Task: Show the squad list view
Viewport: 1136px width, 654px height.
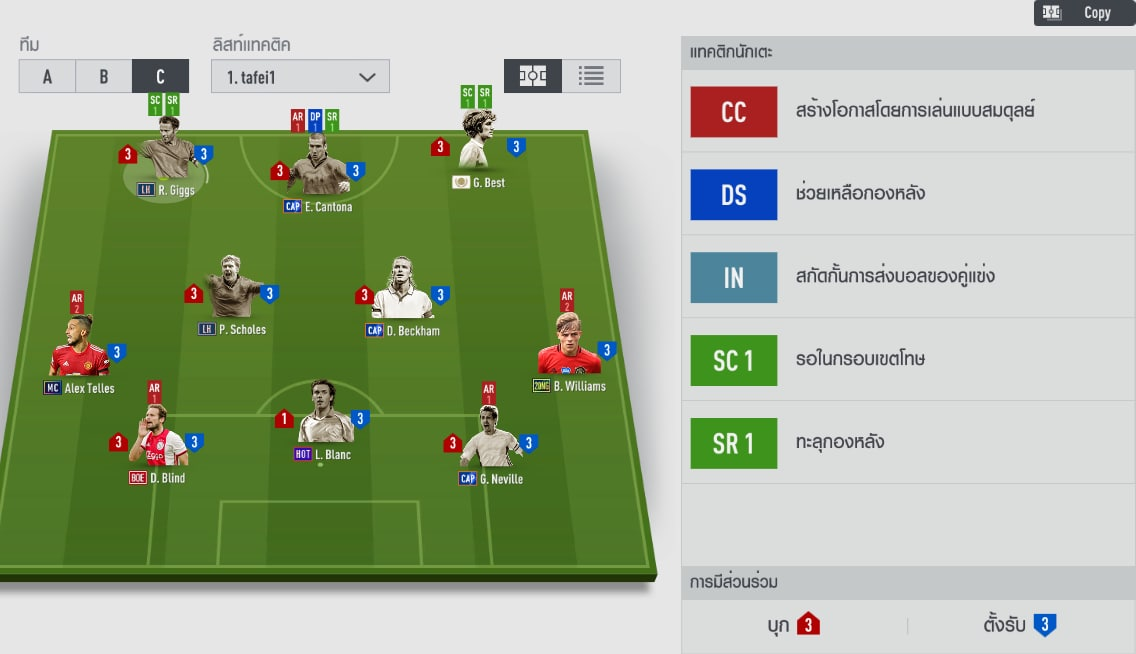Action: [x=591, y=76]
